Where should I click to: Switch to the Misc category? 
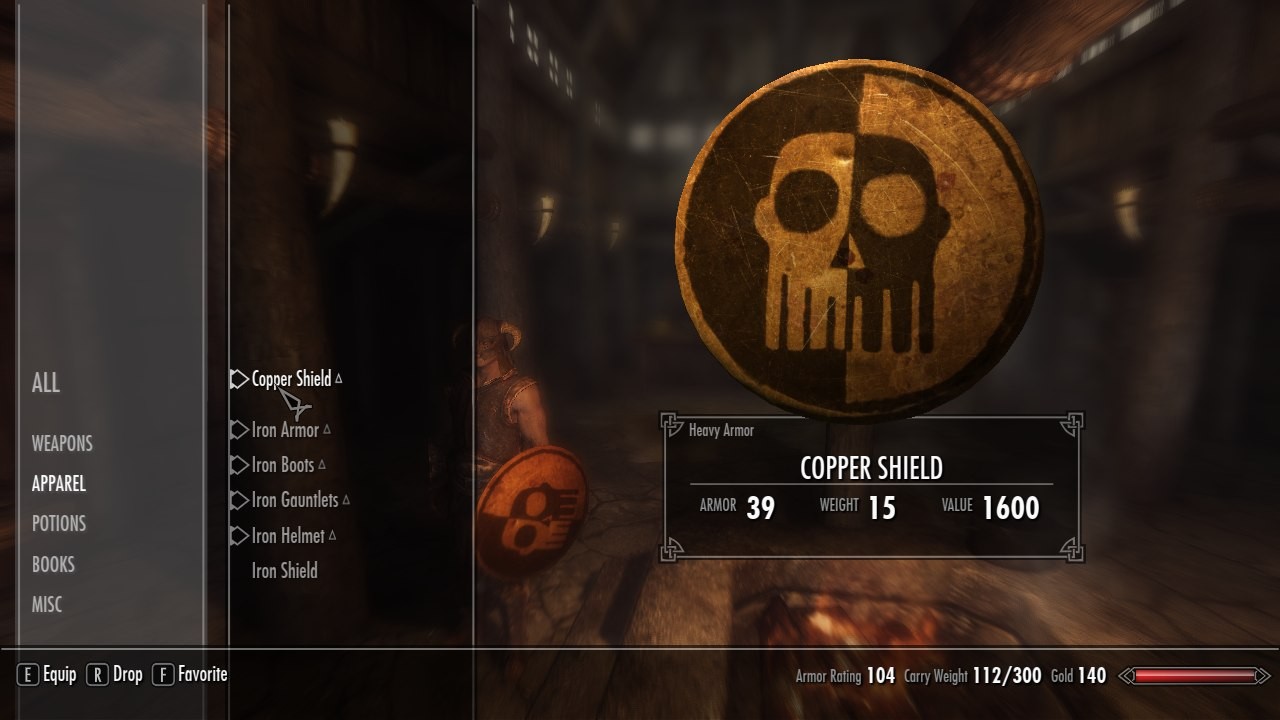pyautogui.click(x=47, y=604)
